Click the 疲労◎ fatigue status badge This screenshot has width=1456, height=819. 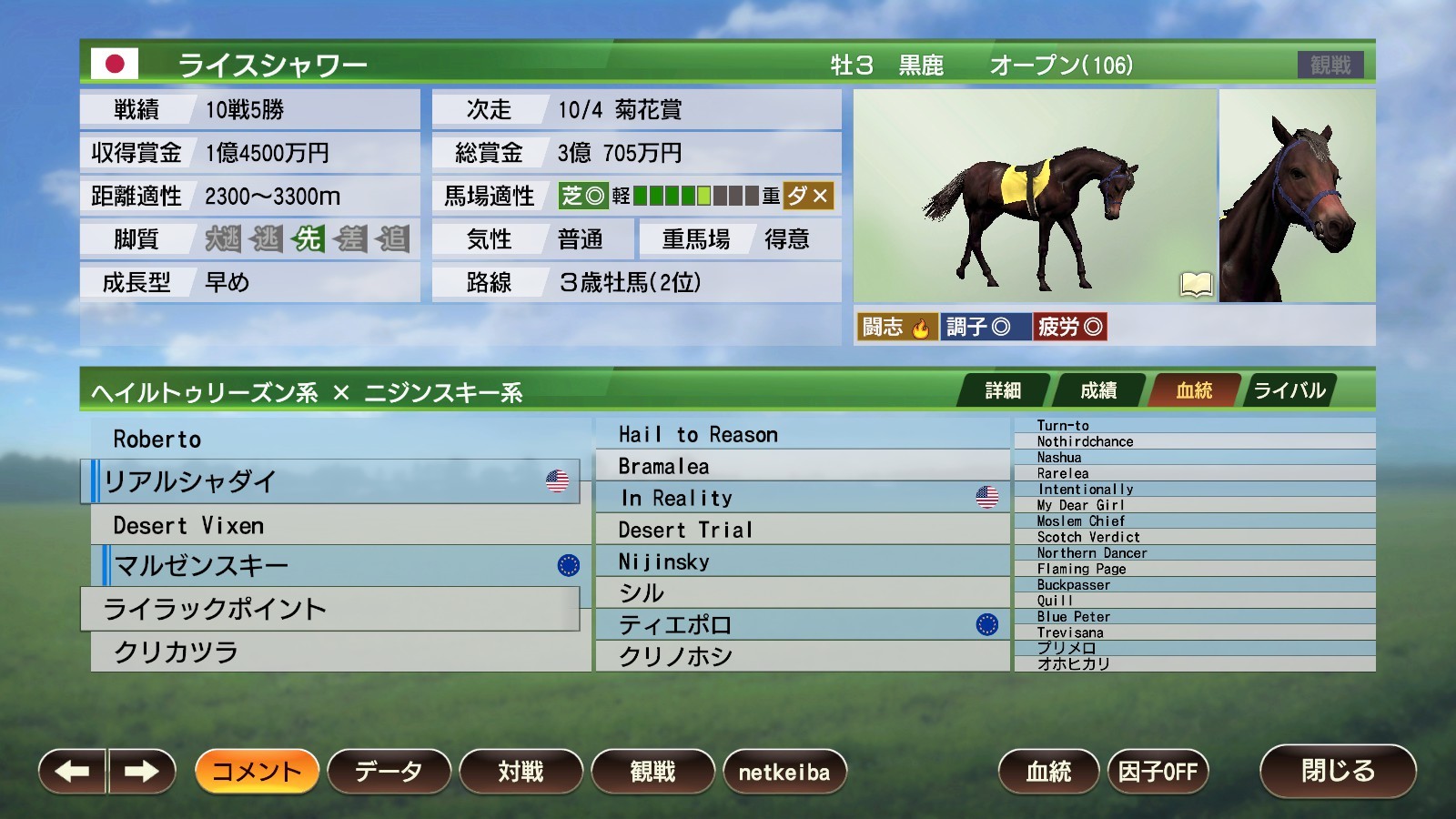[1069, 325]
